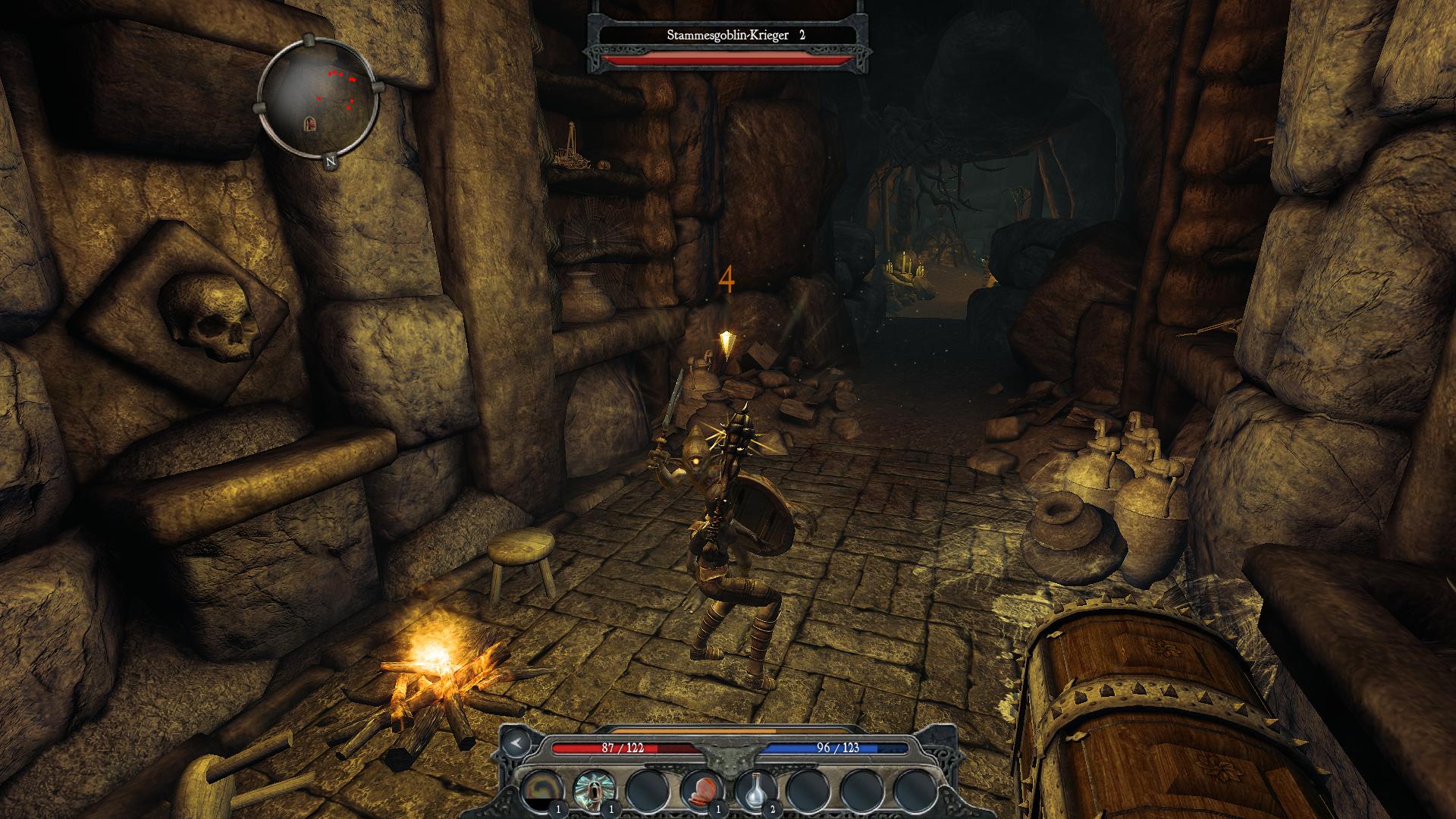
Task: Use the red pouch item slot
Action: point(701,790)
